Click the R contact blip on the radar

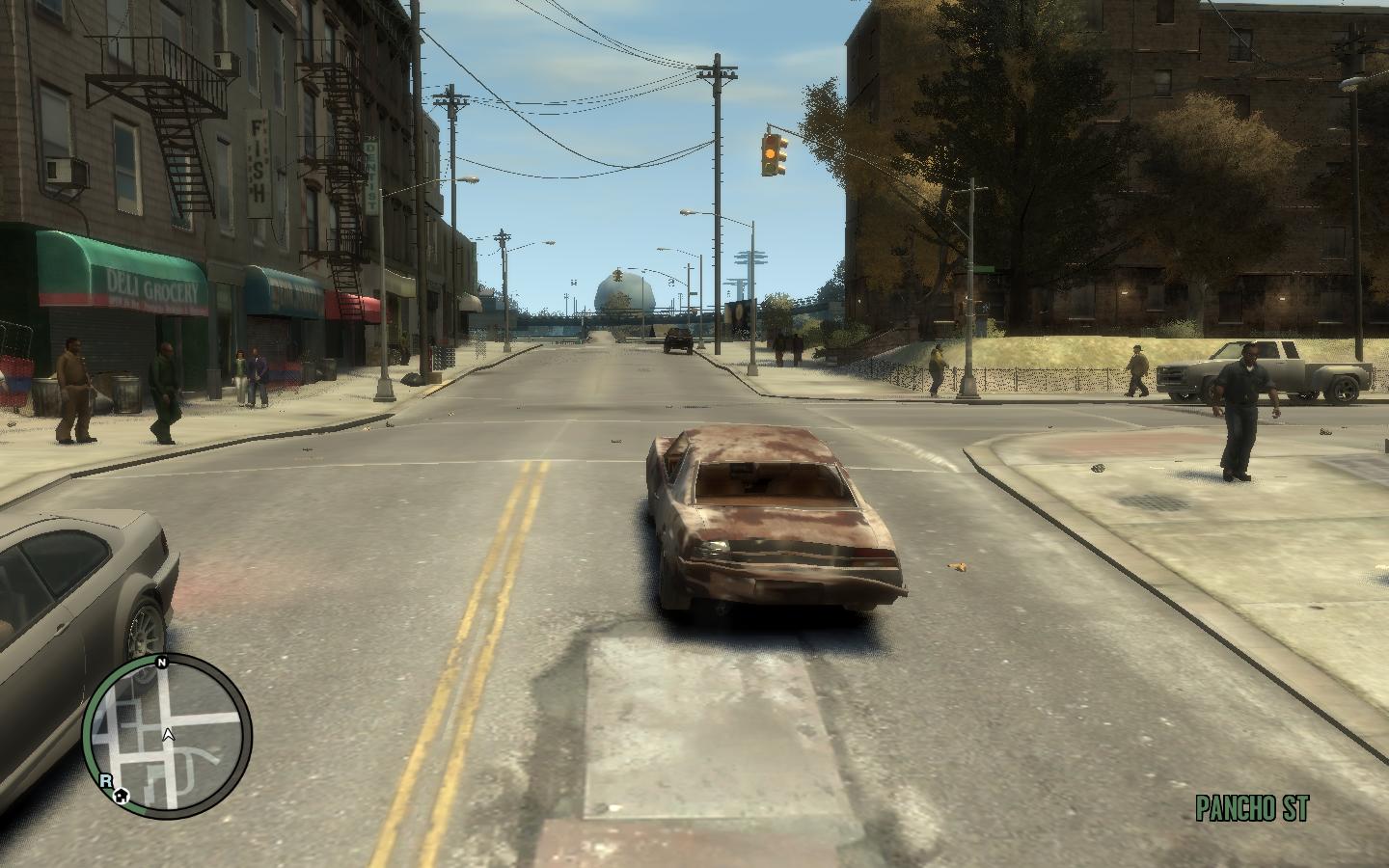click(x=105, y=780)
